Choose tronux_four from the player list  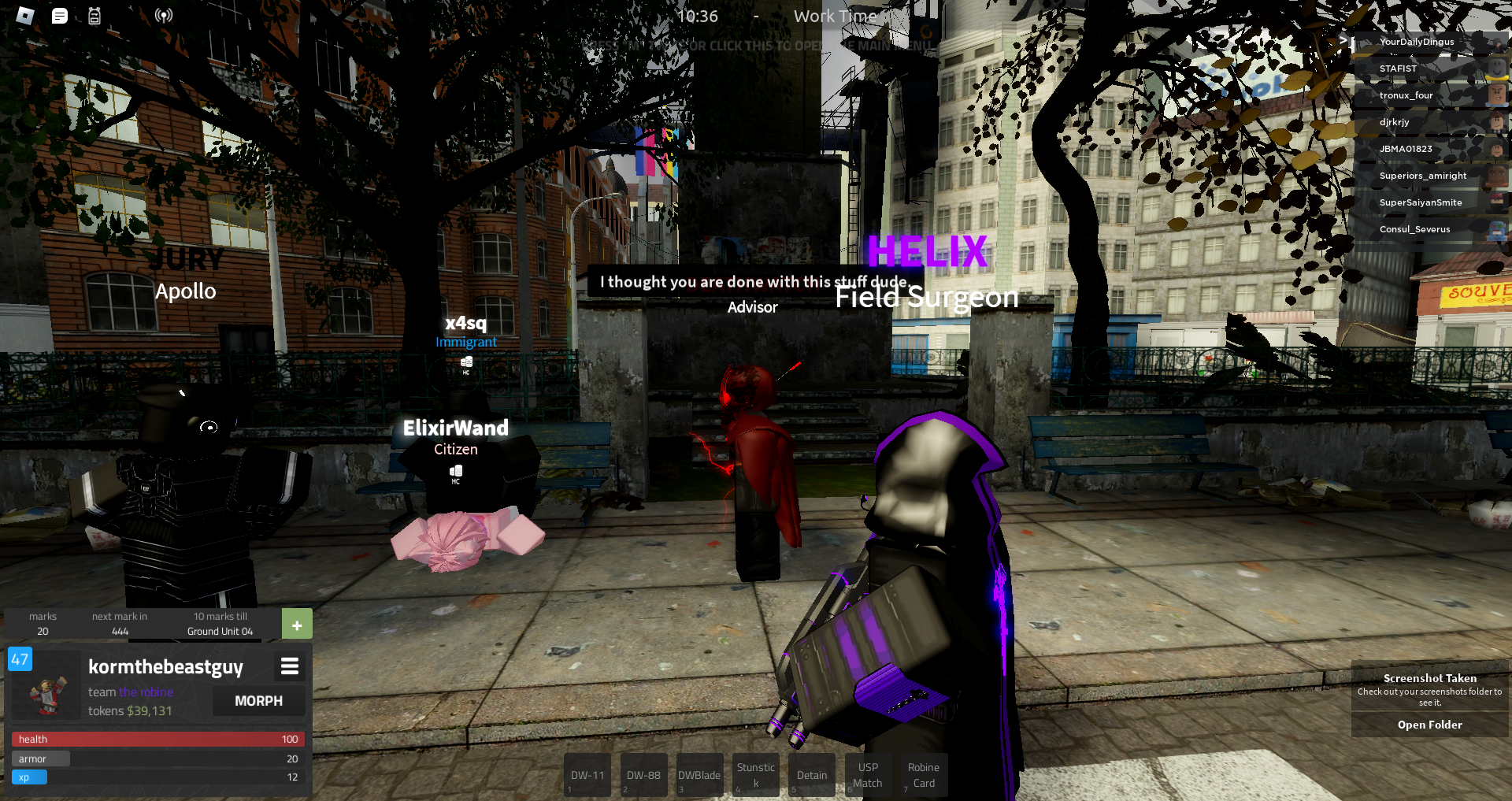point(1406,96)
